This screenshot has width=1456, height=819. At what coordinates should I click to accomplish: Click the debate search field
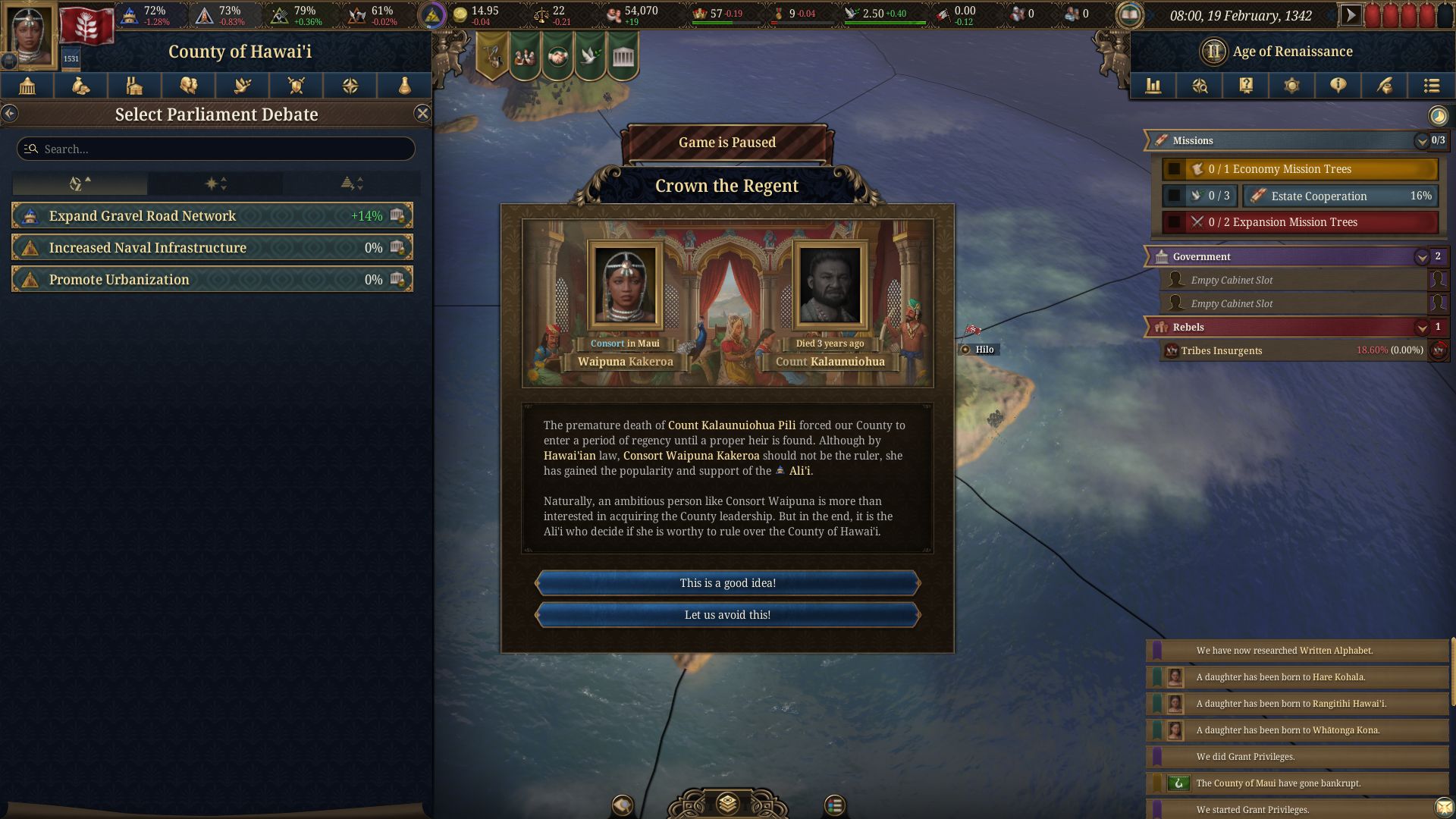[216, 149]
